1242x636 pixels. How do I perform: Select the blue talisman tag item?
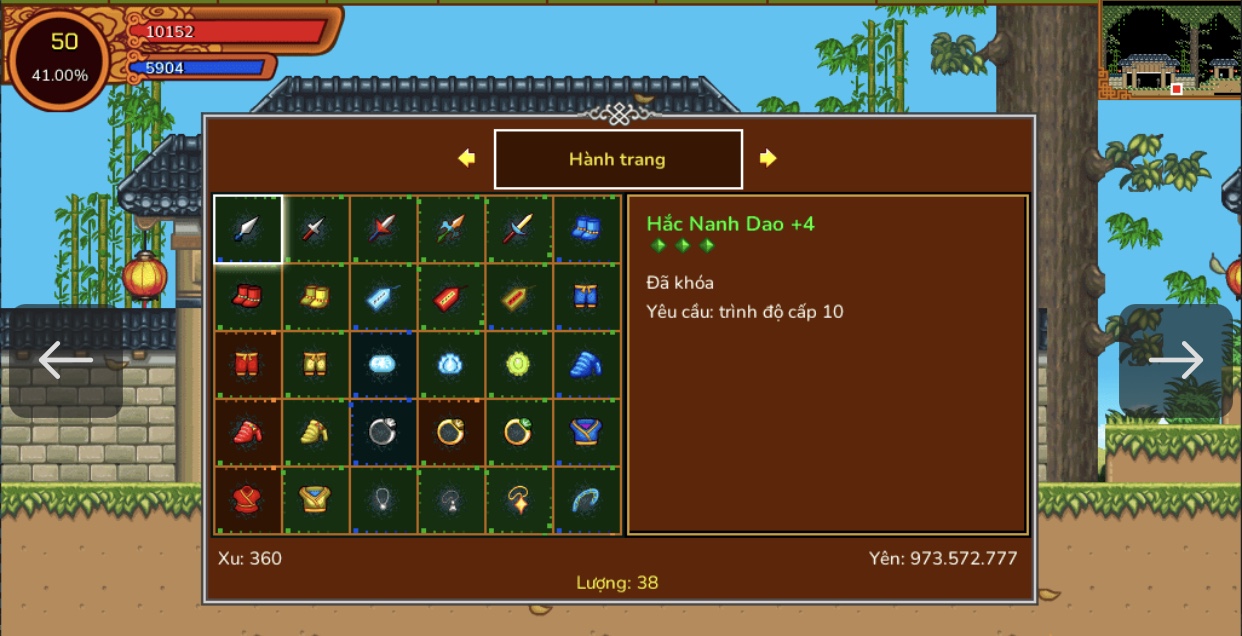click(383, 296)
